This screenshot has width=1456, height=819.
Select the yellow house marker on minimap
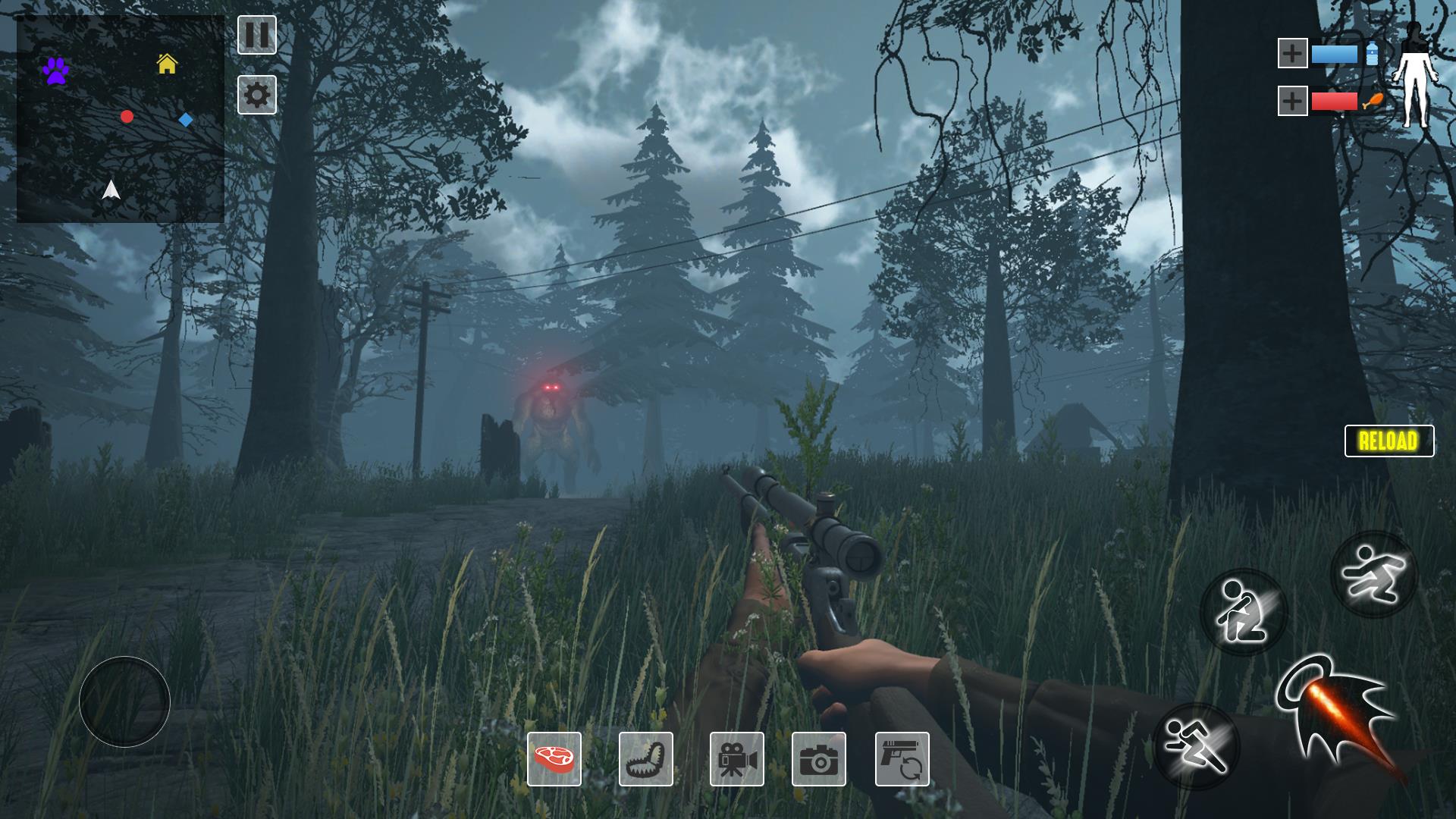click(167, 64)
